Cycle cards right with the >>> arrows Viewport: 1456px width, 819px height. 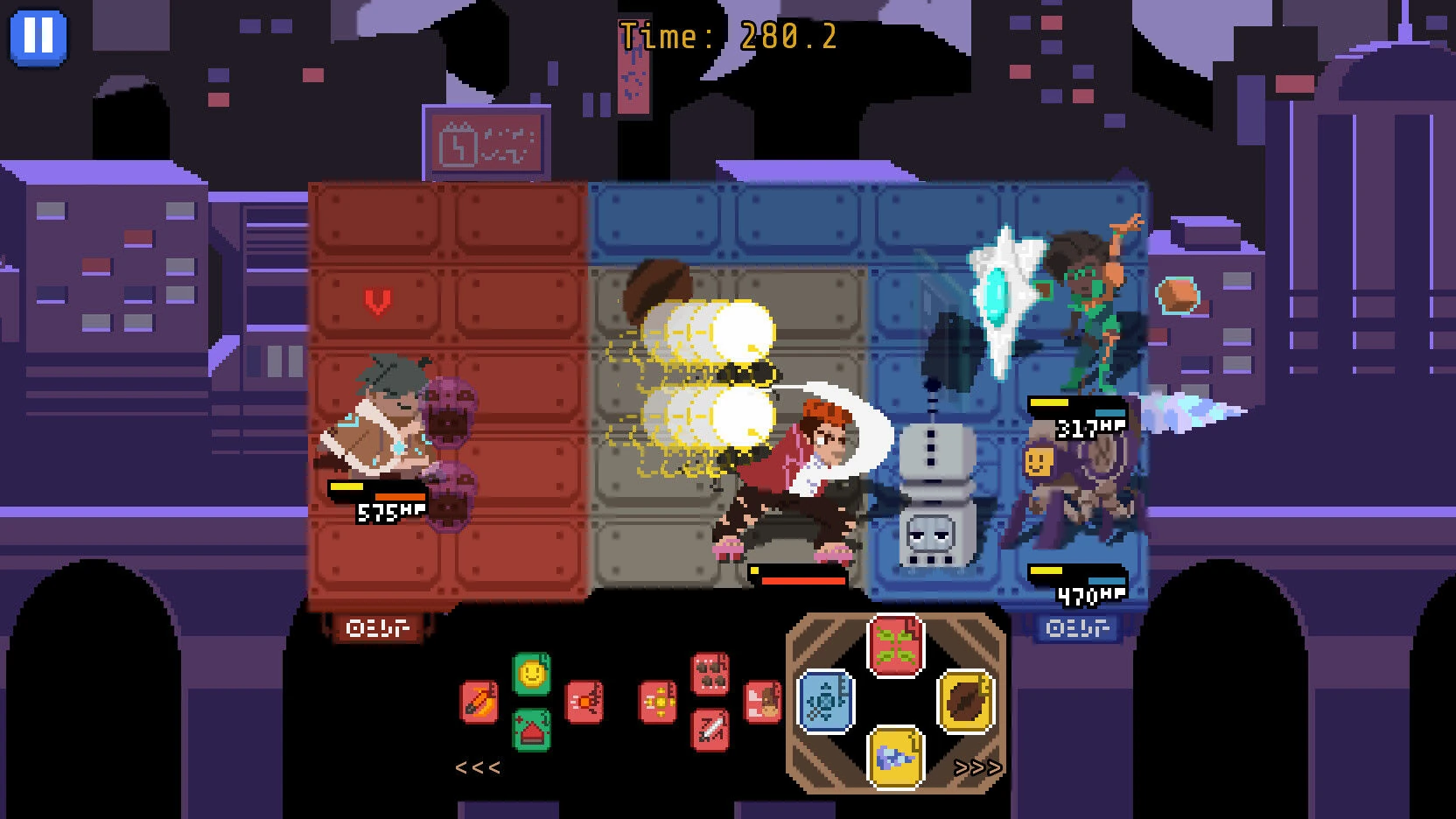coord(976,768)
